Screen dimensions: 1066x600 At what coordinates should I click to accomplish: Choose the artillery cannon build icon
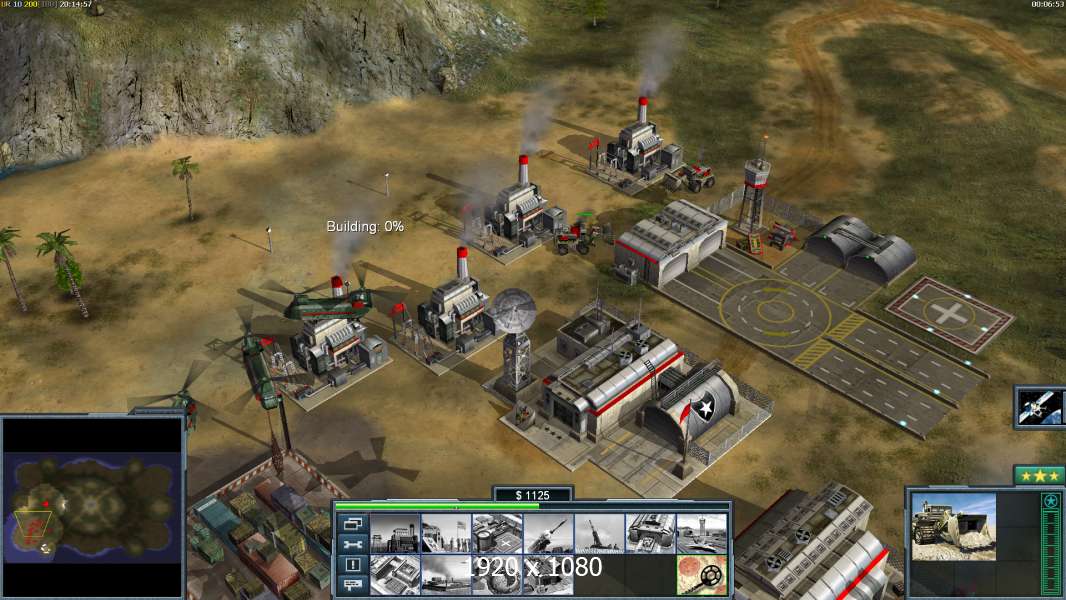(599, 534)
